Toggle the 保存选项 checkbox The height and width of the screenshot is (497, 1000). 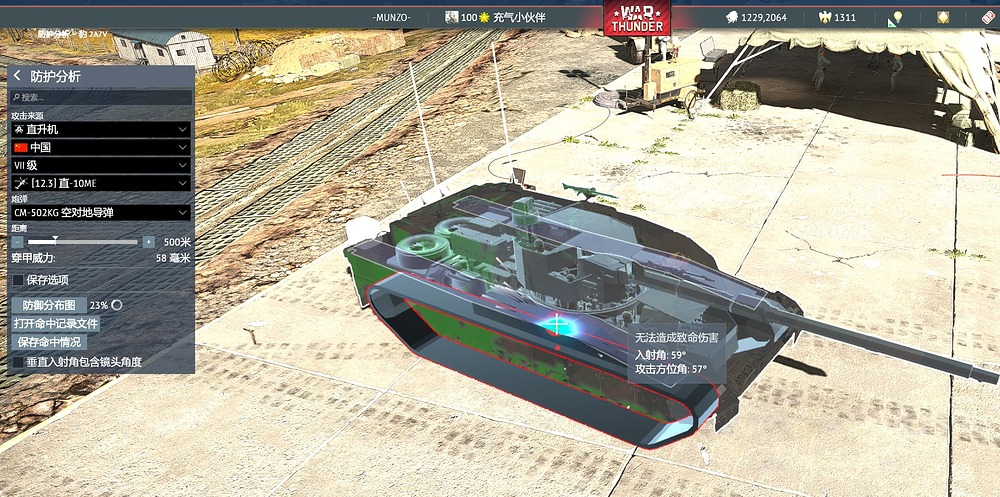[18, 280]
